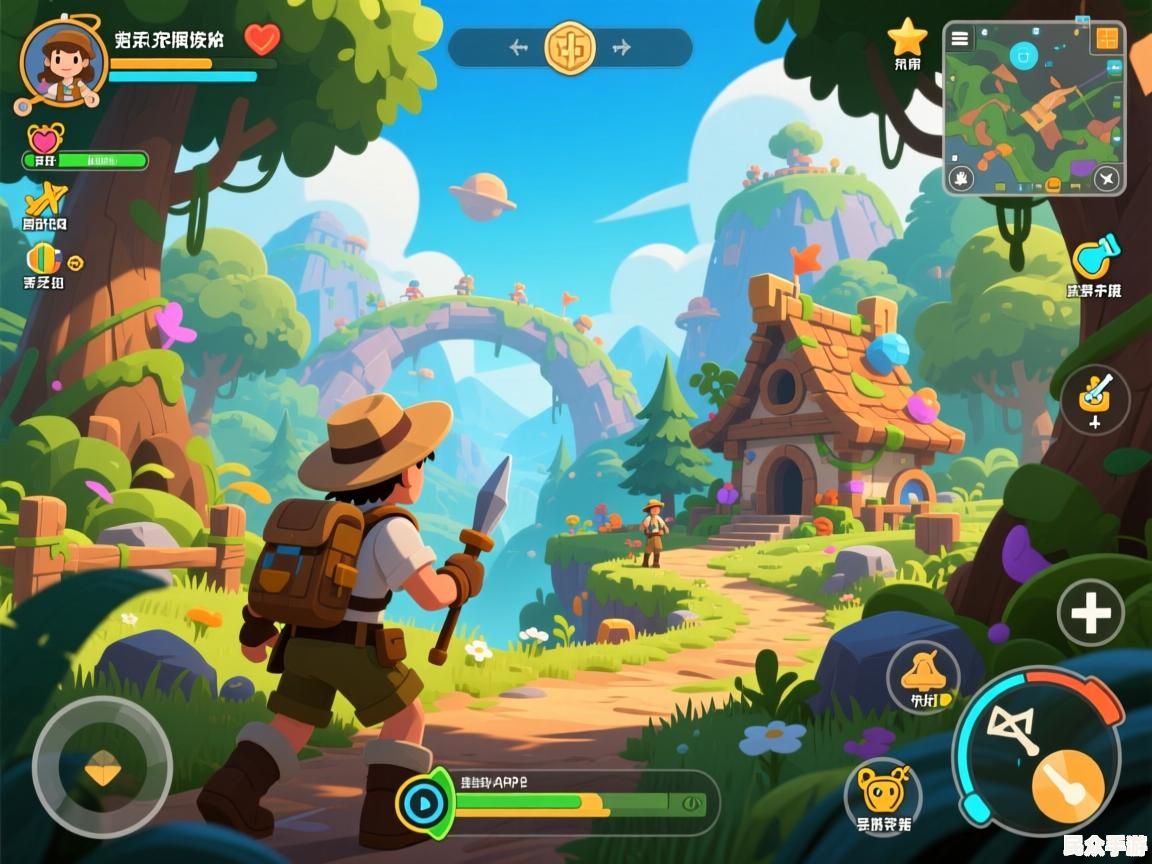Select the pink heart icon in the gold frame
The width and height of the screenshot is (1152, 864).
[x=45, y=139]
